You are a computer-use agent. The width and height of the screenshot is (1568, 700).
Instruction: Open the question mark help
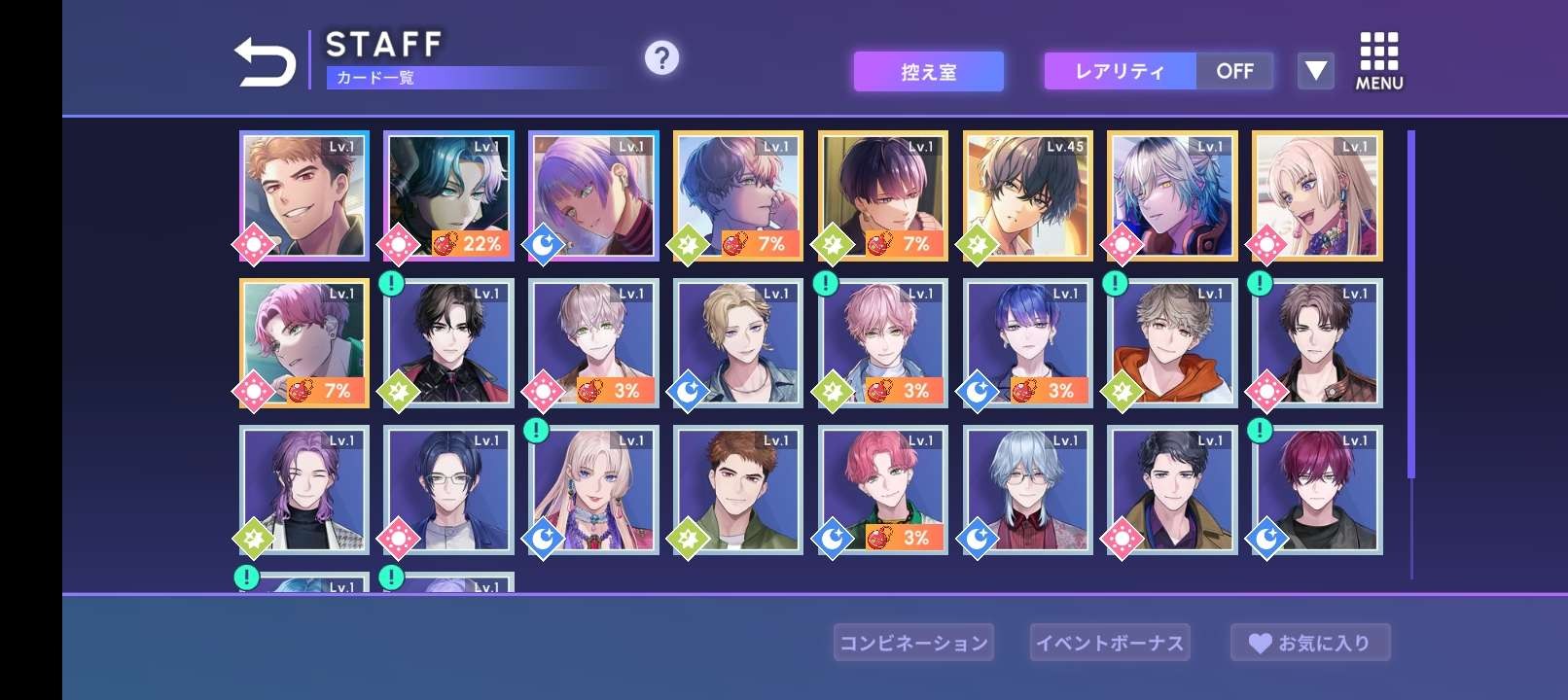[661, 58]
